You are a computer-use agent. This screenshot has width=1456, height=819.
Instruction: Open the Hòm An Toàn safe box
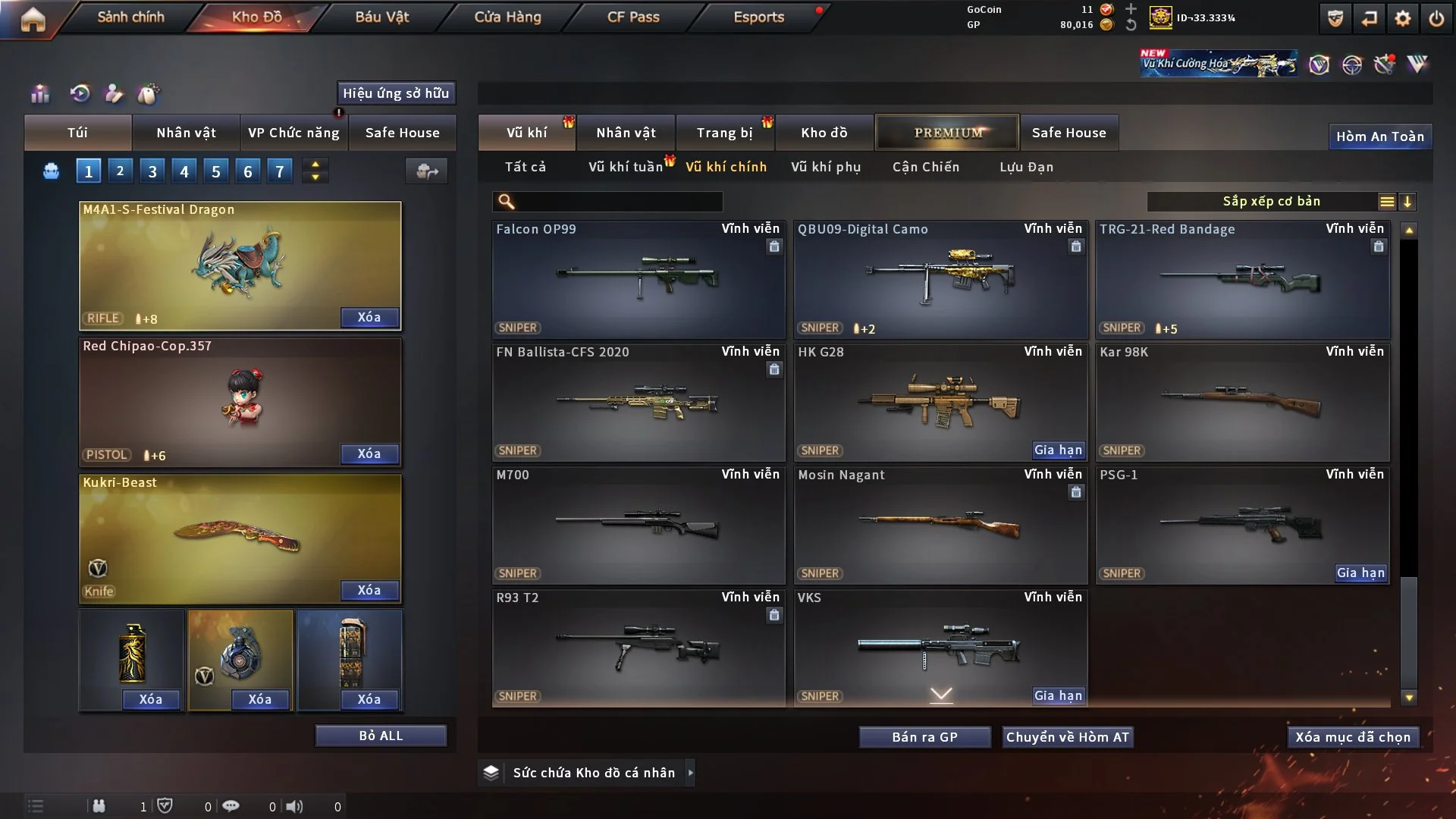click(1379, 136)
